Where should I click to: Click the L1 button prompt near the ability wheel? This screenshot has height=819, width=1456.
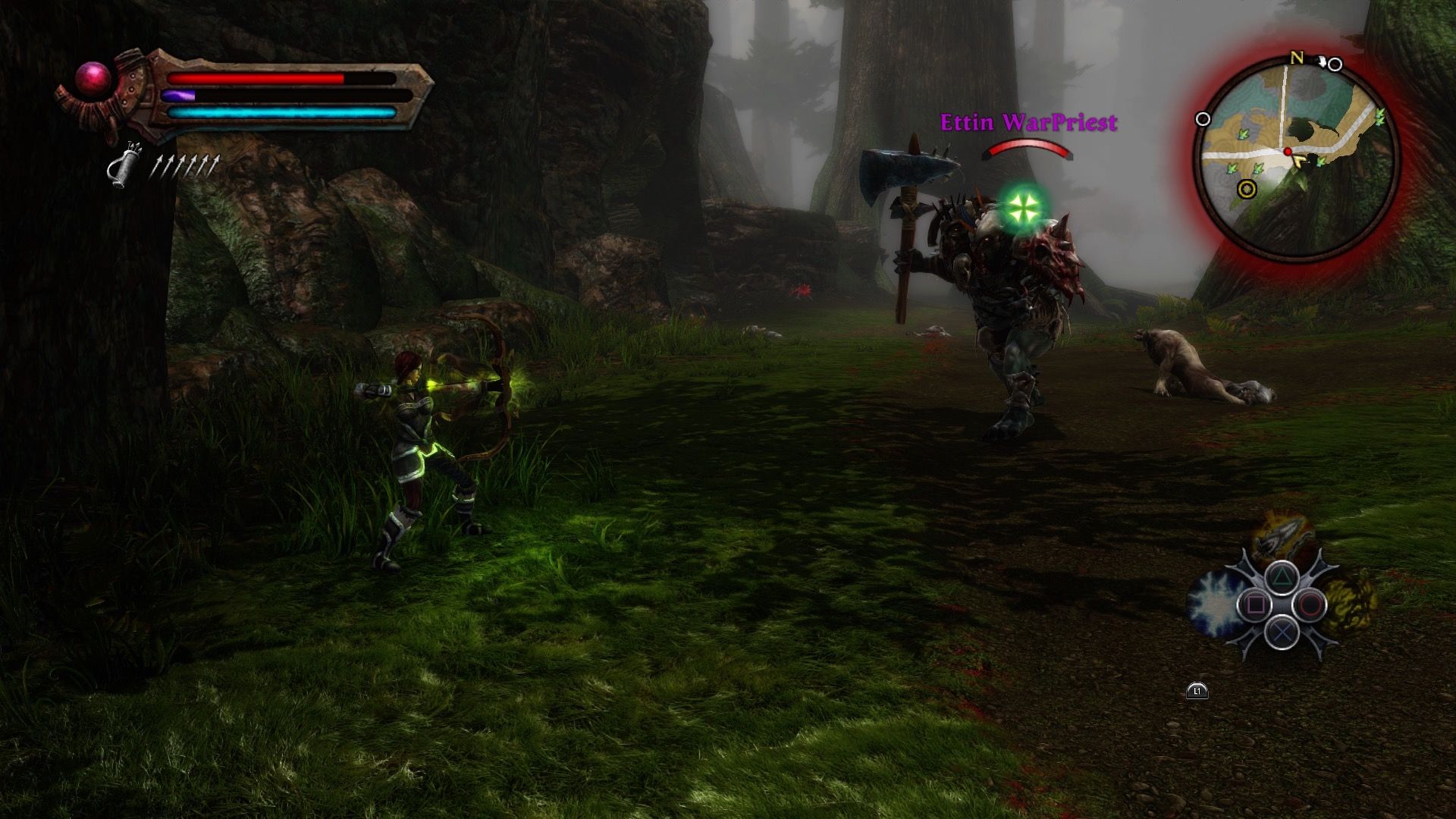pyautogui.click(x=1197, y=691)
